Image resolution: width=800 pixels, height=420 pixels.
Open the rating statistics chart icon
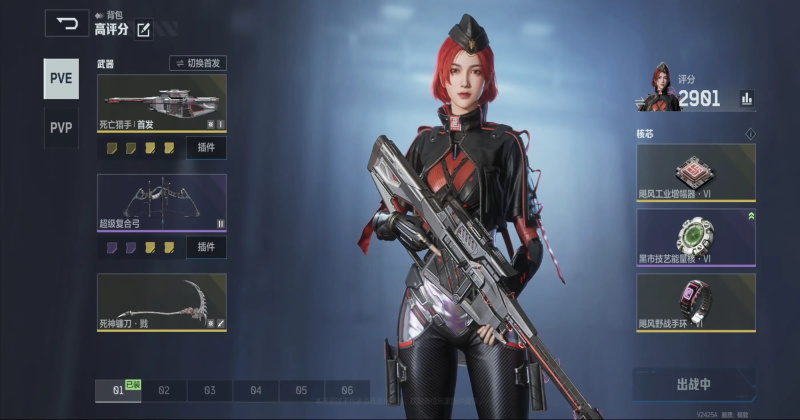click(x=746, y=98)
